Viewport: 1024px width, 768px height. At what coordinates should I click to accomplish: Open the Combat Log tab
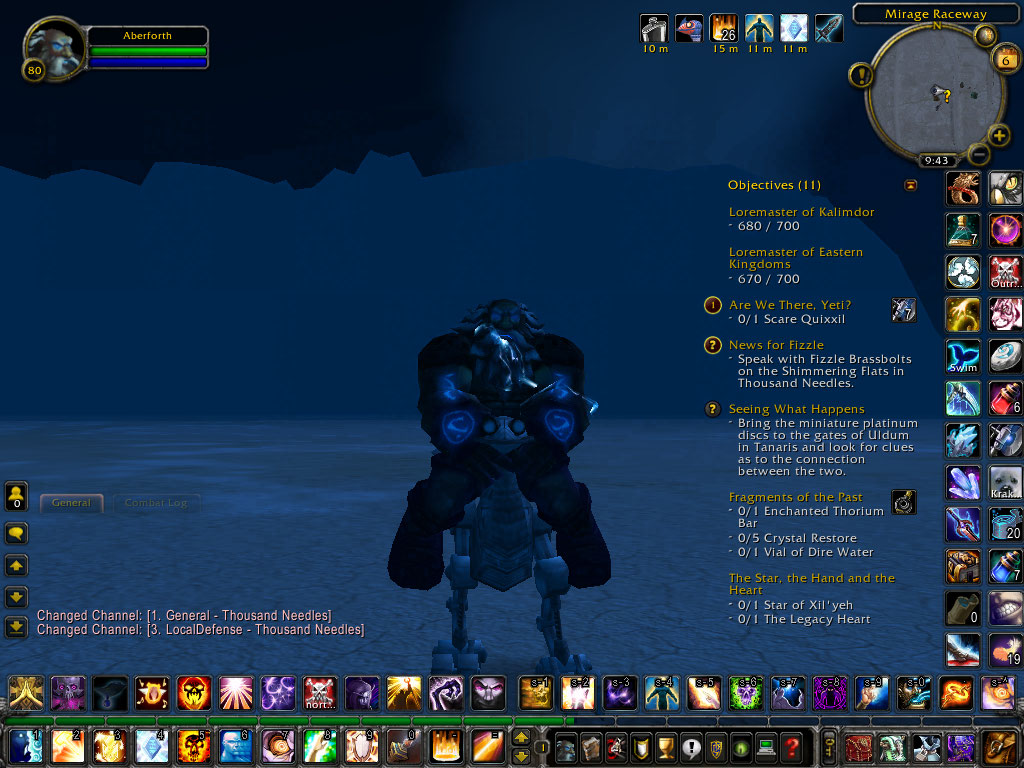click(156, 503)
